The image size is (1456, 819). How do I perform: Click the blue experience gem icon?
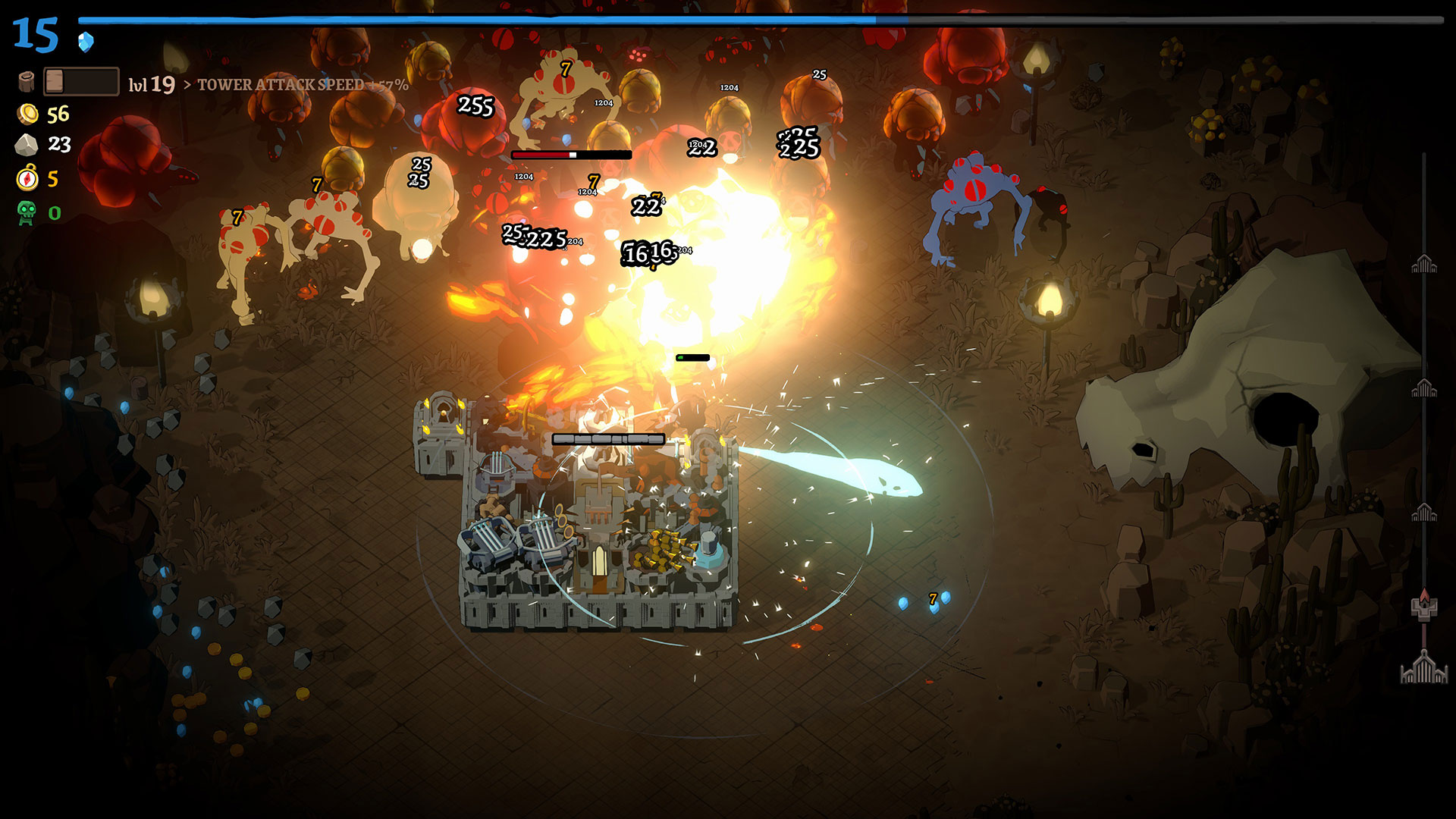(86, 41)
